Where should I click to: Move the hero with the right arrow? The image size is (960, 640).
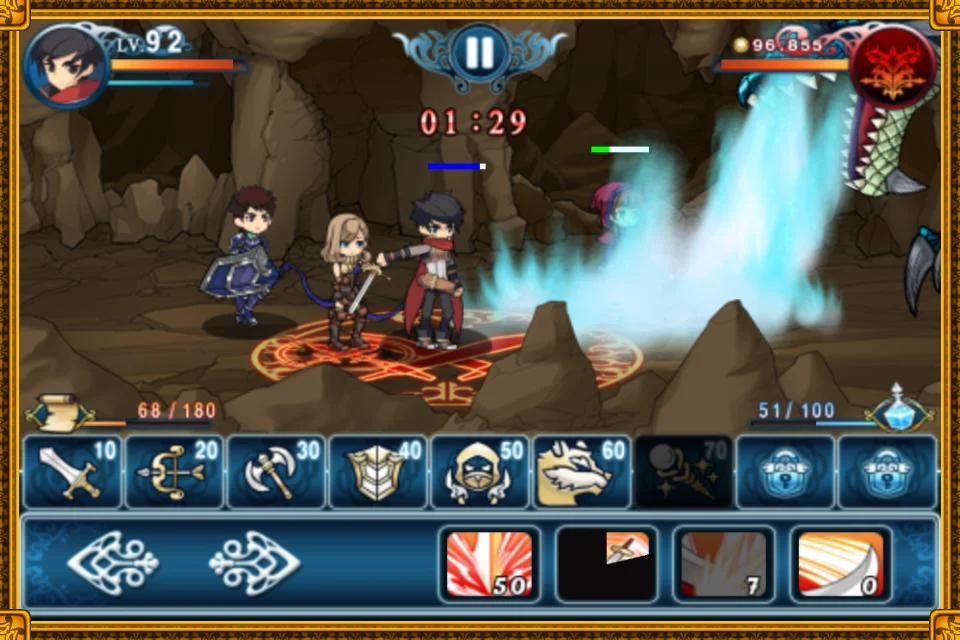pos(255,564)
